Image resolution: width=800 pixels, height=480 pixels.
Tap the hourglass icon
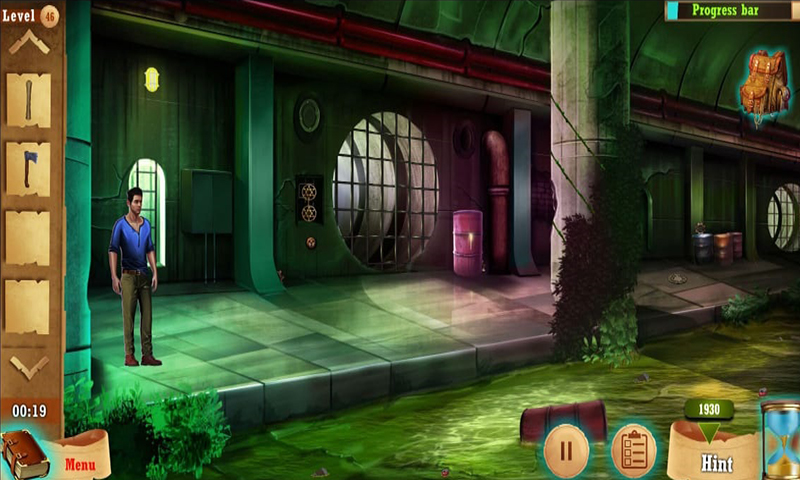pos(781,439)
